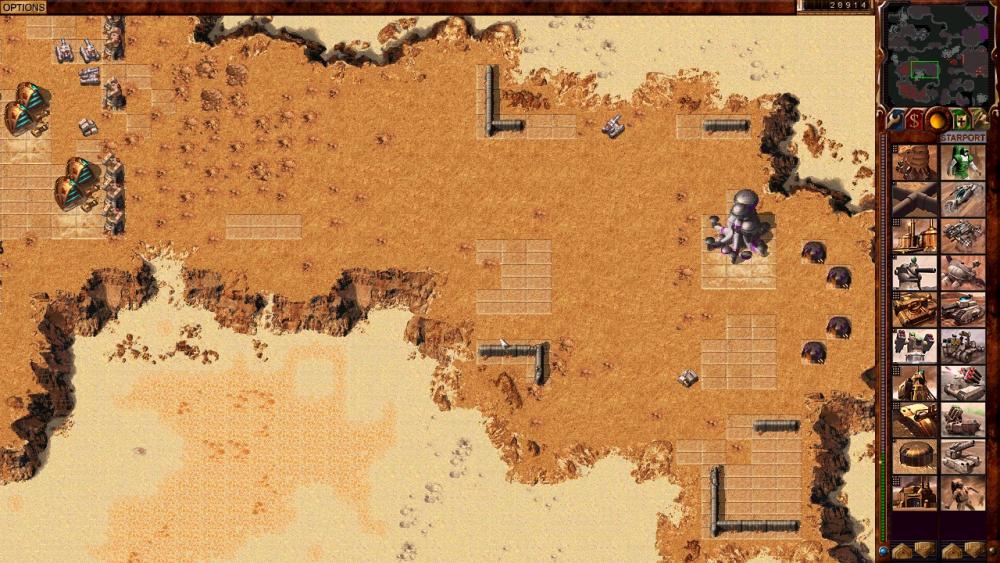Train the green-armored infantry soldier

[963, 162]
